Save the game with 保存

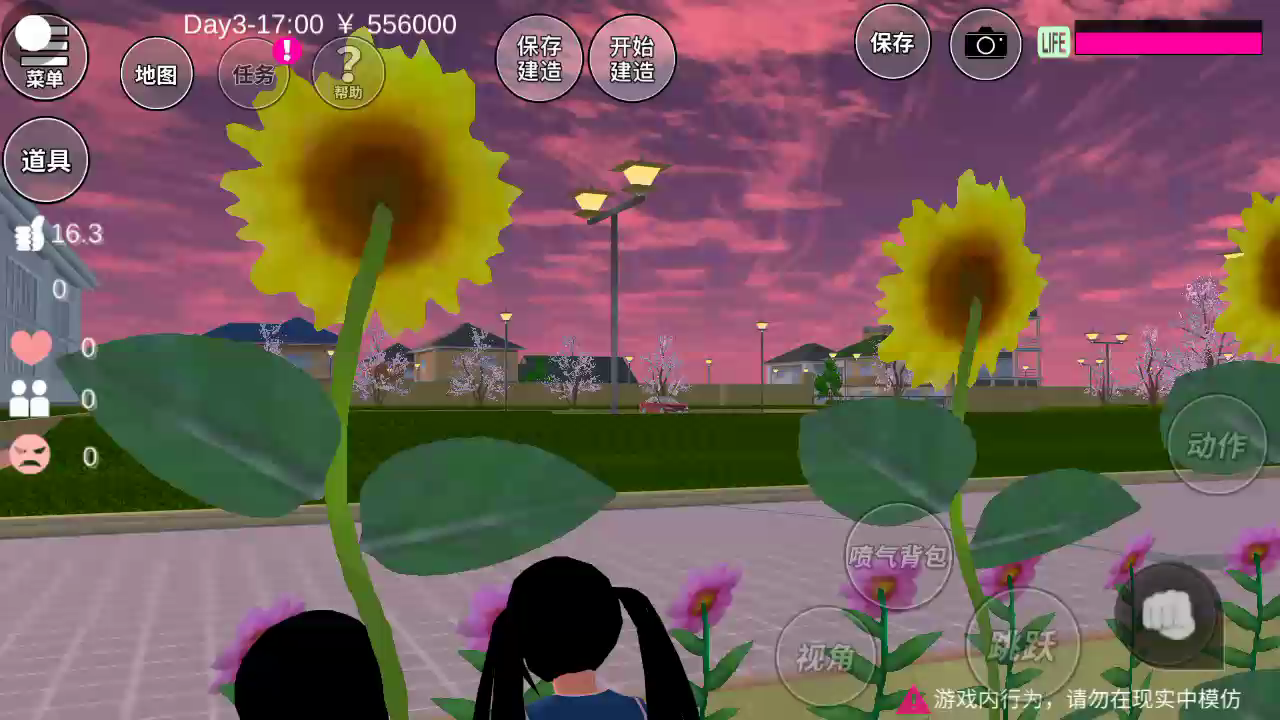point(892,42)
